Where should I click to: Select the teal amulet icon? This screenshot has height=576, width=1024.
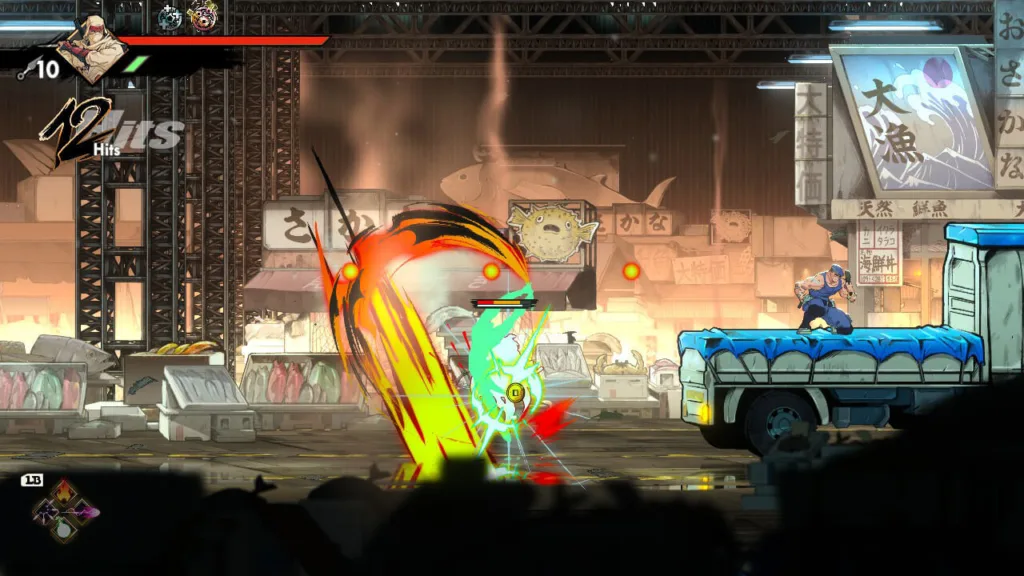point(170,17)
